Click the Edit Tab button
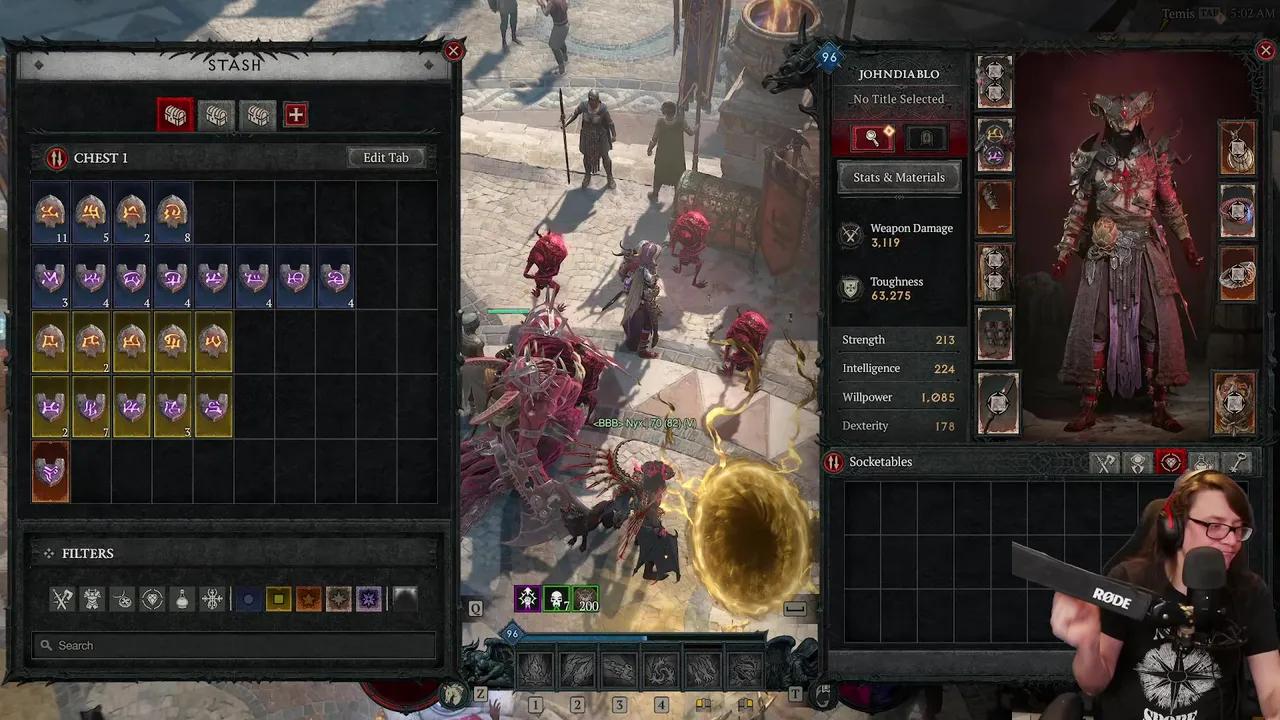This screenshot has height=720, width=1280. 386,158
